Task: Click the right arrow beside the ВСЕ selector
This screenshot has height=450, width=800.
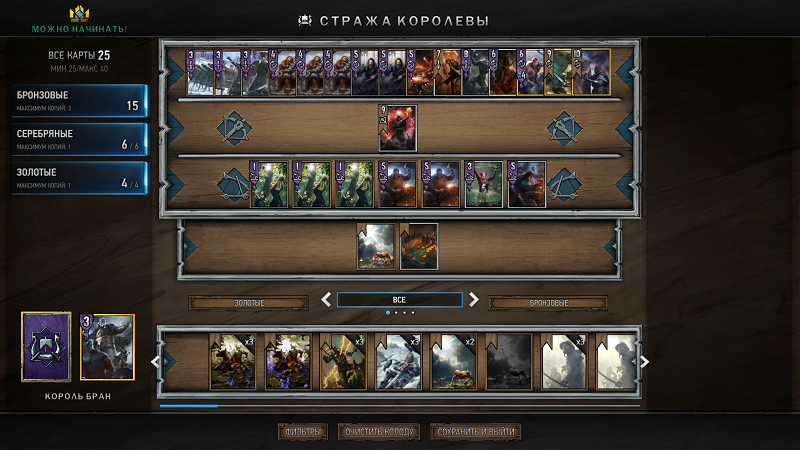Action: click(x=474, y=299)
